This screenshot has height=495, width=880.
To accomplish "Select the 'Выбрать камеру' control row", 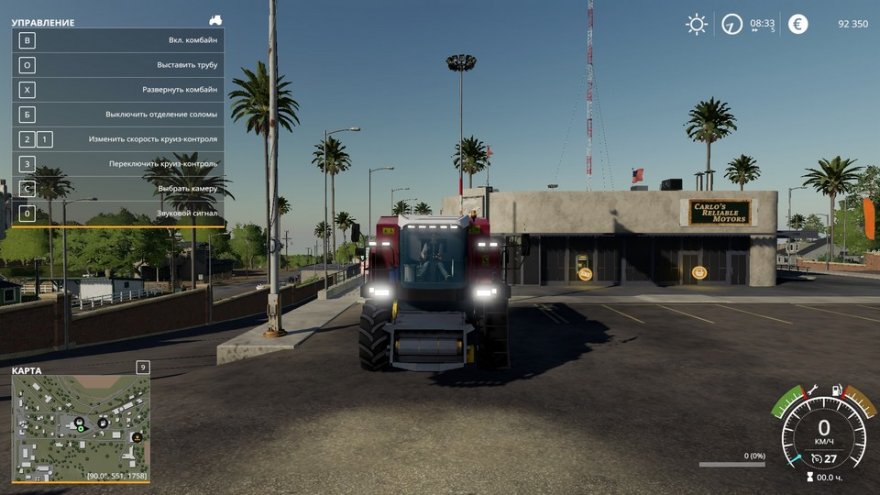I will click(x=118, y=188).
